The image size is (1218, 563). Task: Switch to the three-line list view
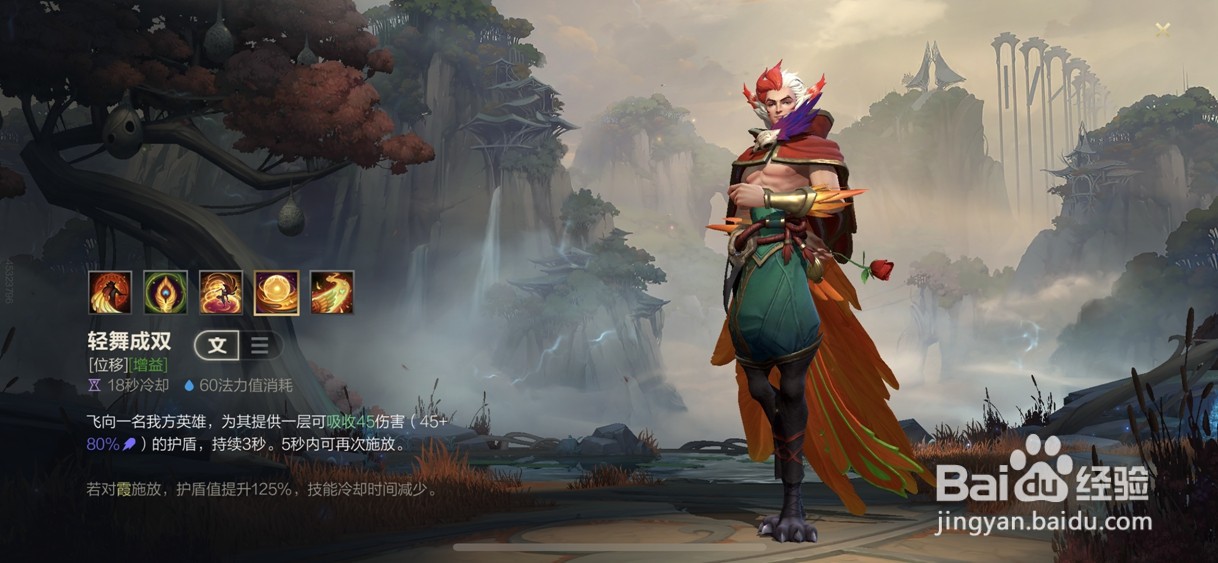tap(260, 346)
